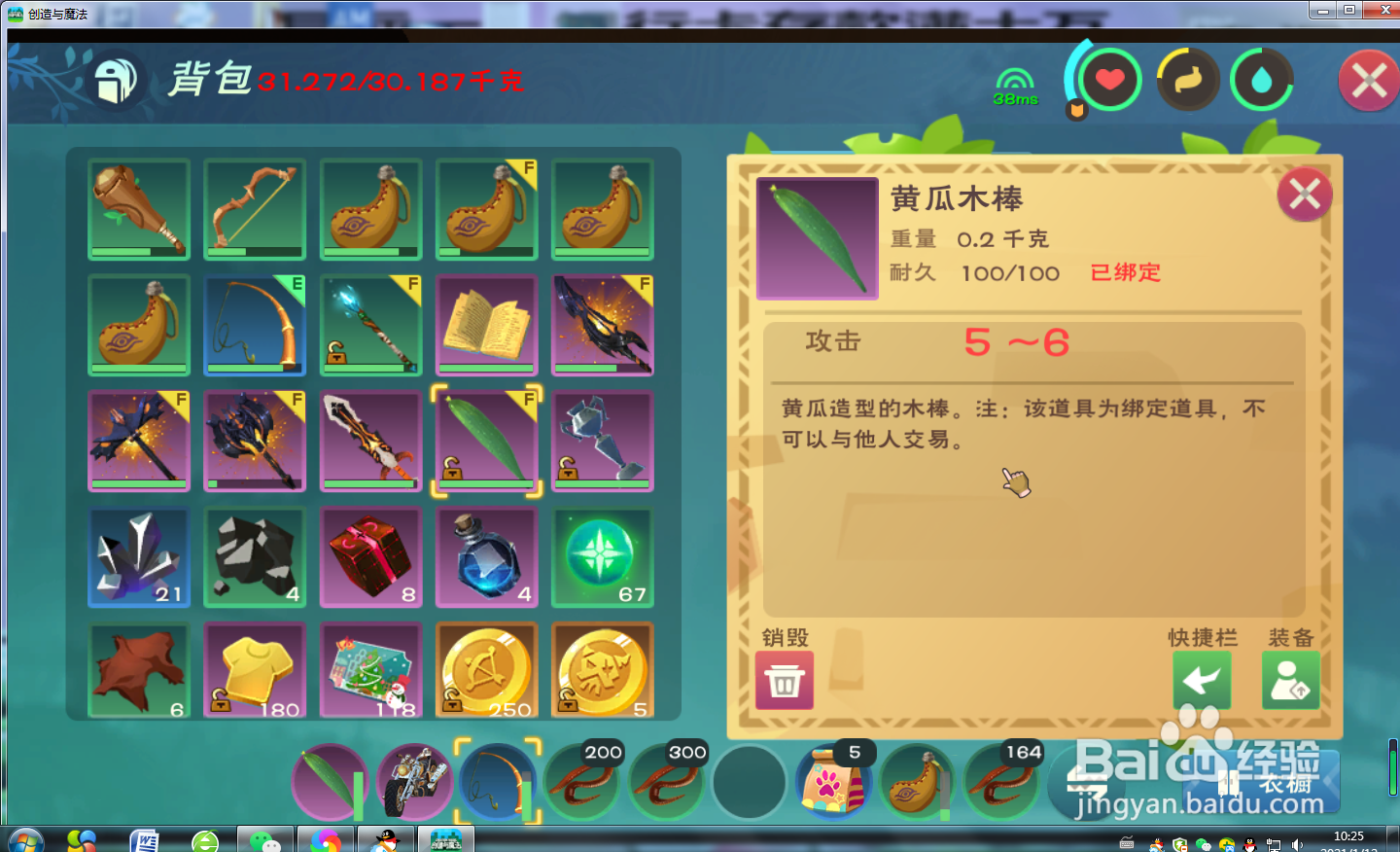Image resolution: width=1400 pixels, height=852 pixels.
Task: Click the 快捷栏 shortcut bar arrow button
Action: [1203, 679]
